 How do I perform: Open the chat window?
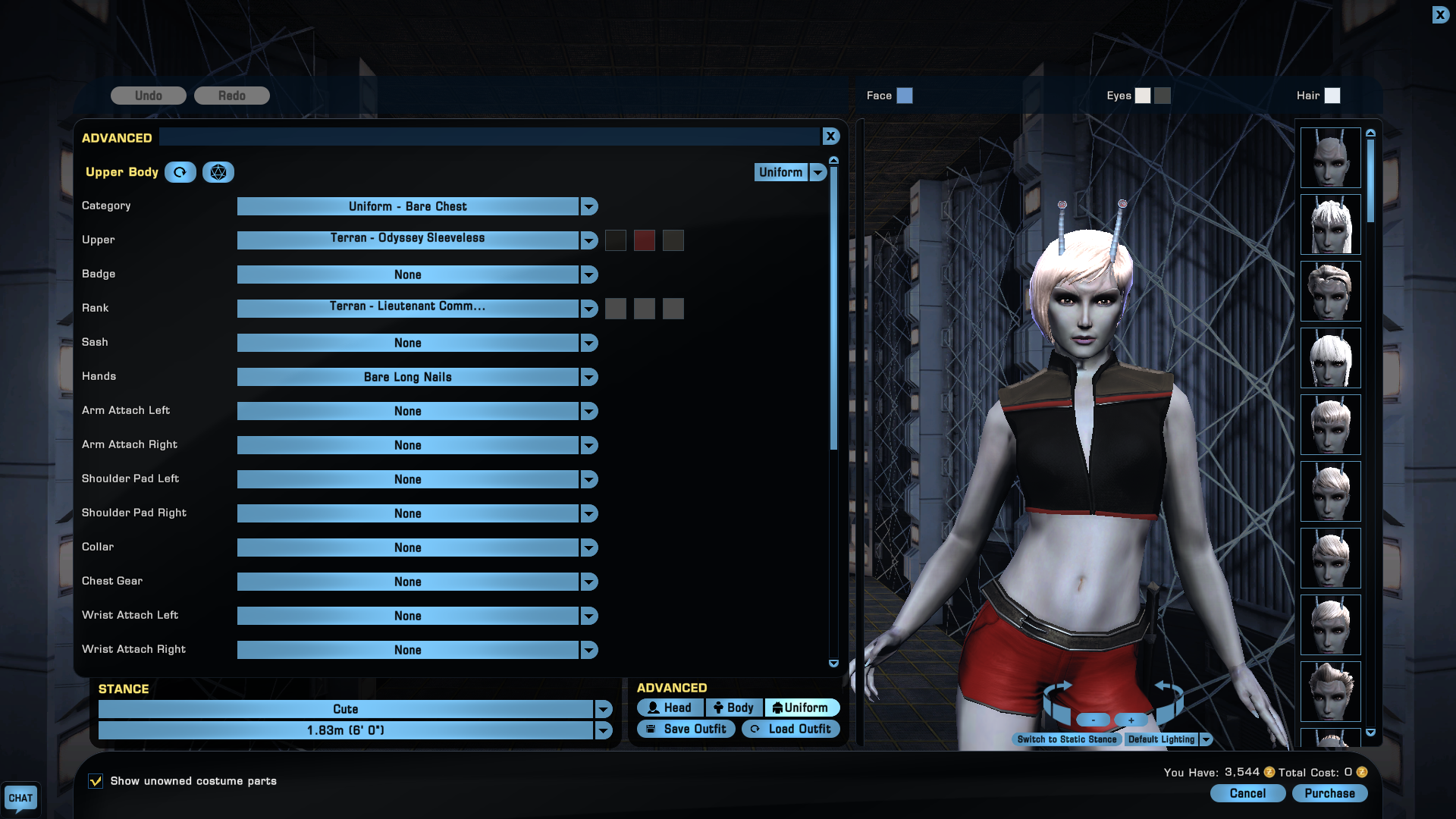(20, 798)
